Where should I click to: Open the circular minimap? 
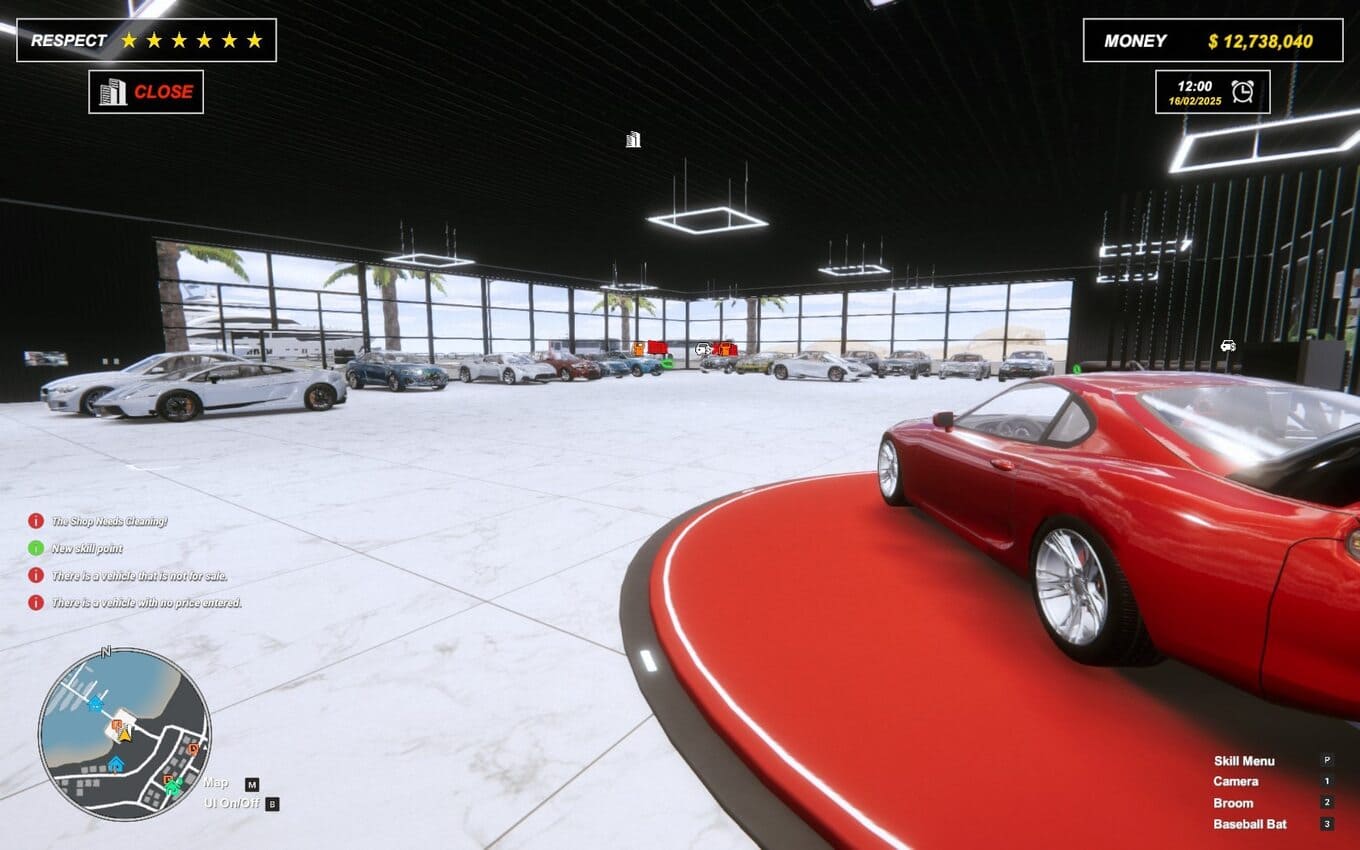[124, 734]
